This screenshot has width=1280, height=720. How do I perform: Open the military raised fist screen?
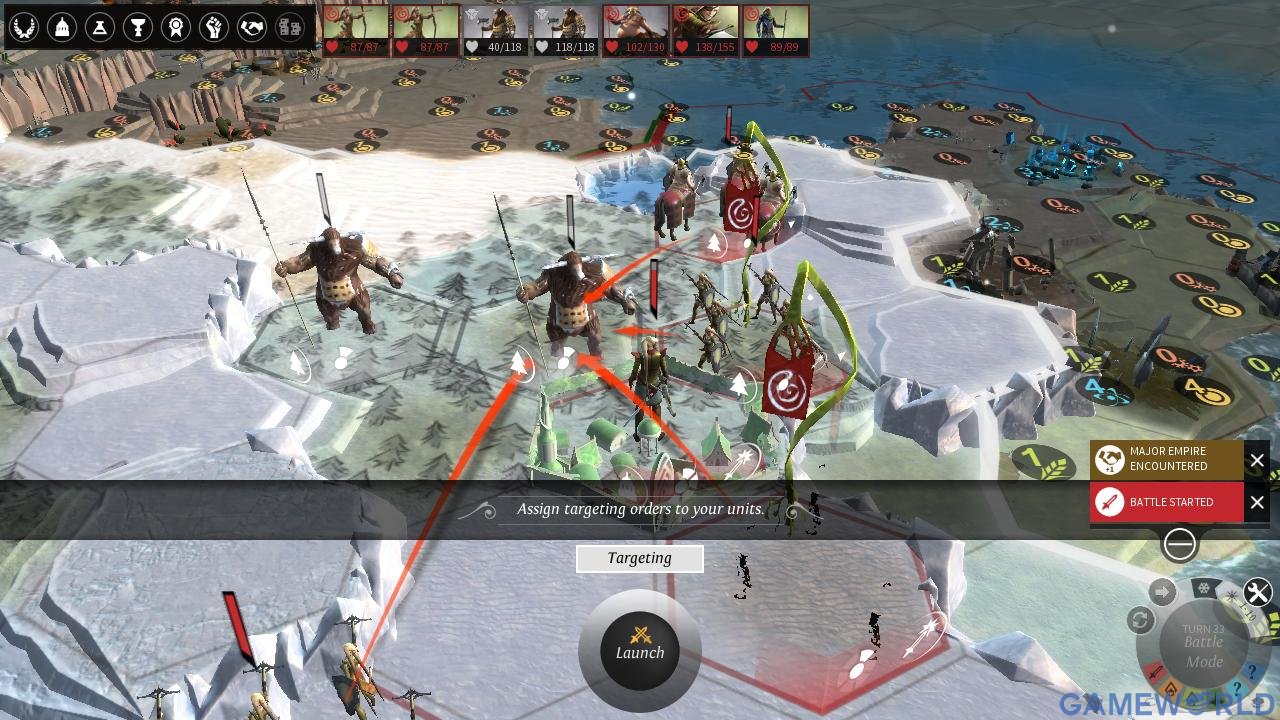point(214,27)
